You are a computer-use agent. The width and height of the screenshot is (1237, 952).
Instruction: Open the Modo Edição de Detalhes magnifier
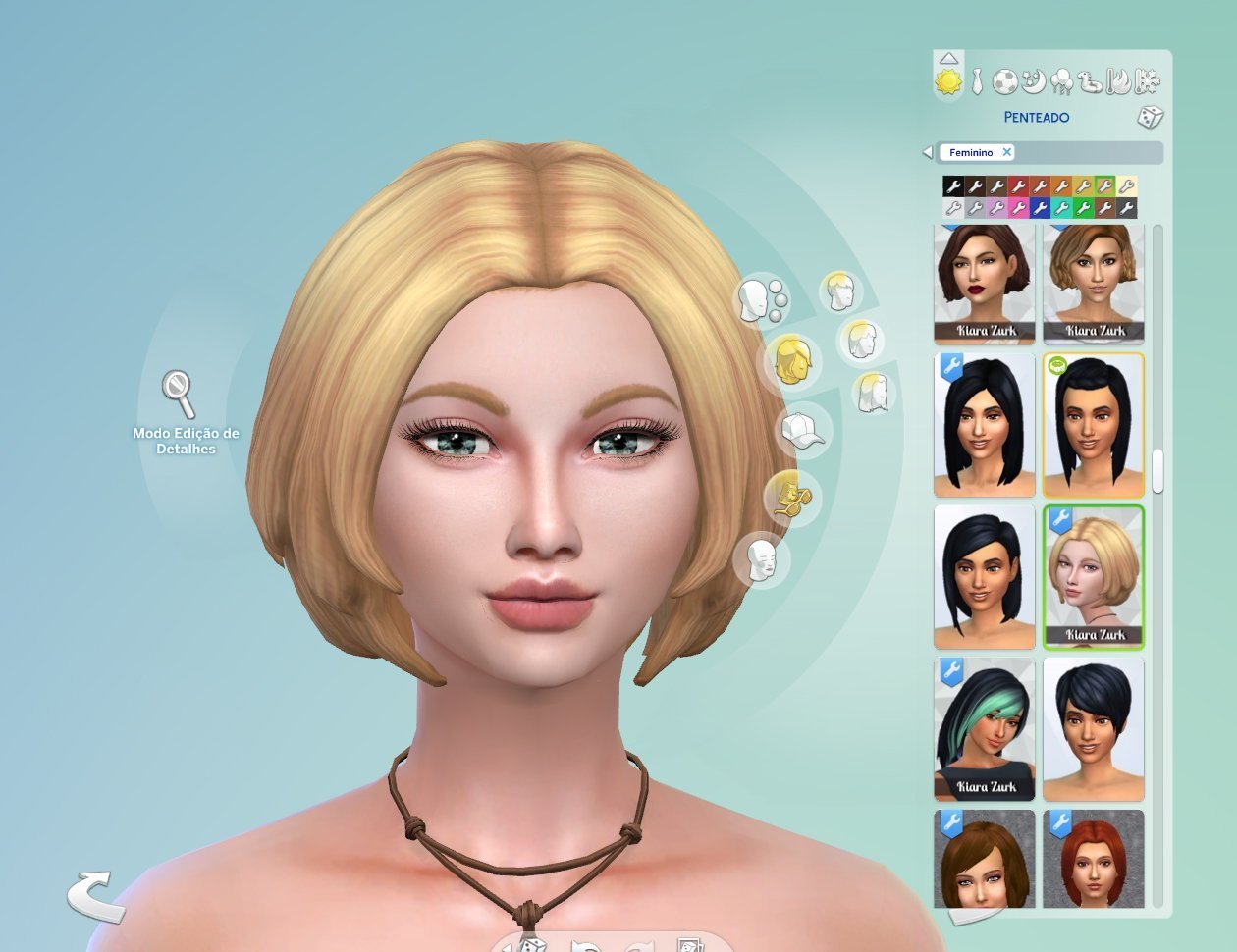coord(179,393)
